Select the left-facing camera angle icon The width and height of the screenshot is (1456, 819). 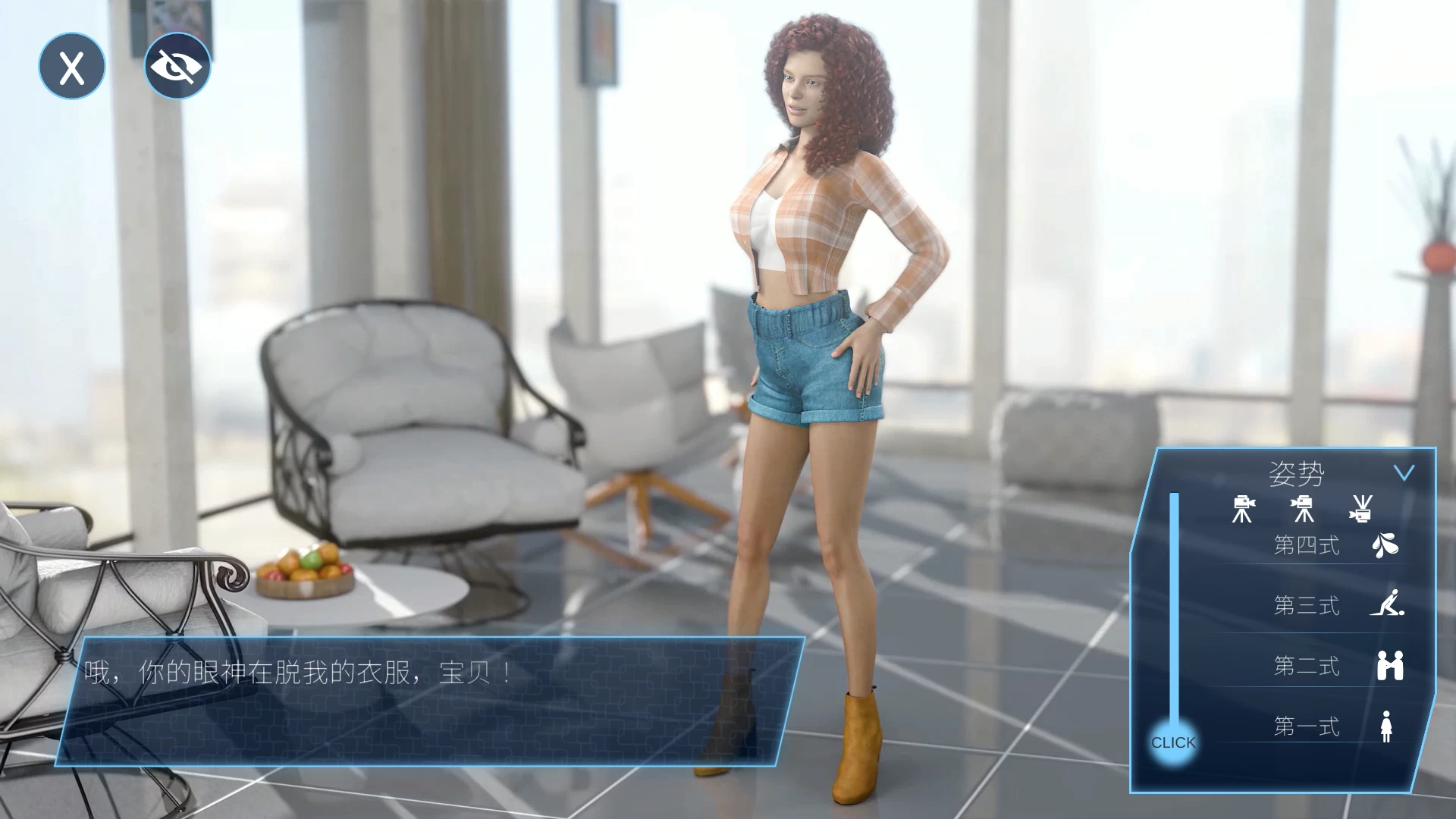(x=1243, y=508)
